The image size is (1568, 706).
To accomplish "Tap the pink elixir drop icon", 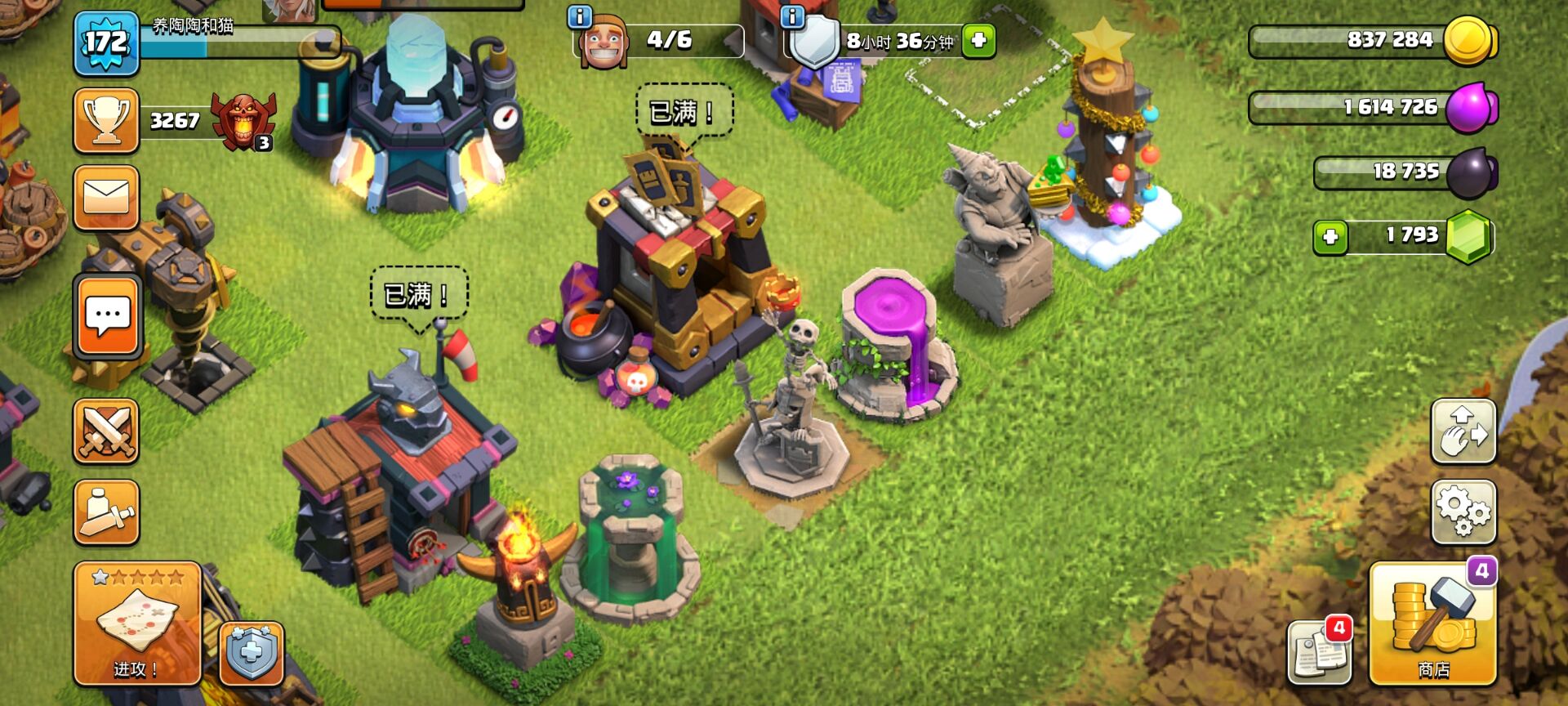I will 1471,107.
